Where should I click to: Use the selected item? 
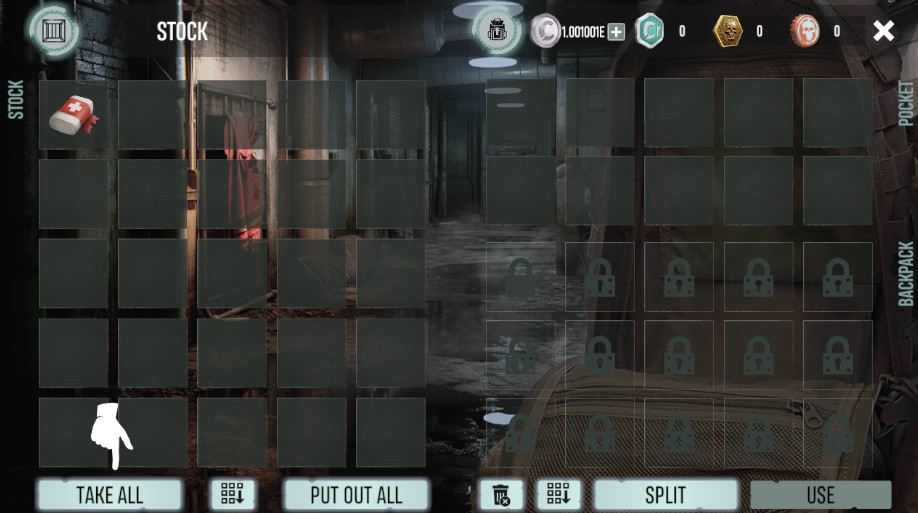tap(820, 495)
